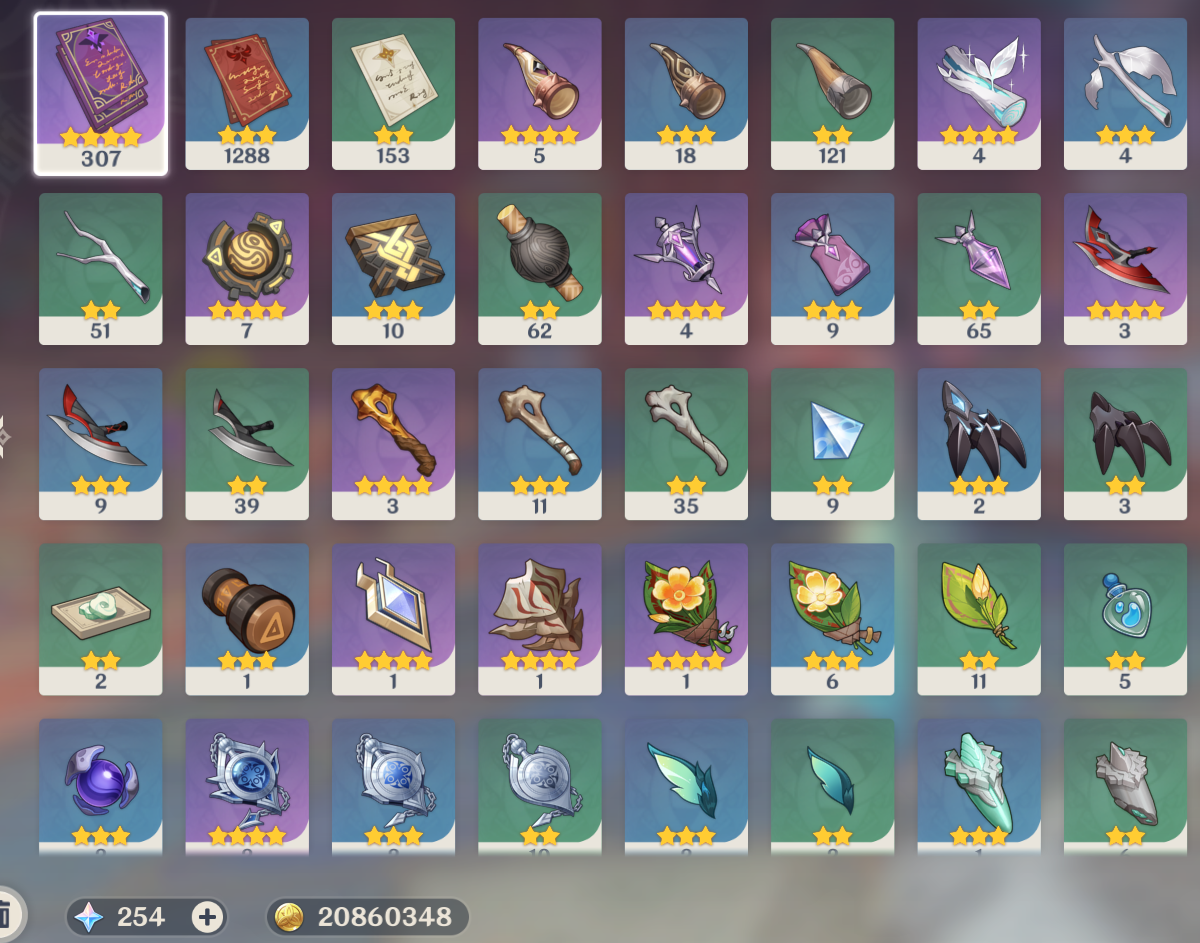
Task: Add Primogems with the plus button
Action: (x=207, y=916)
